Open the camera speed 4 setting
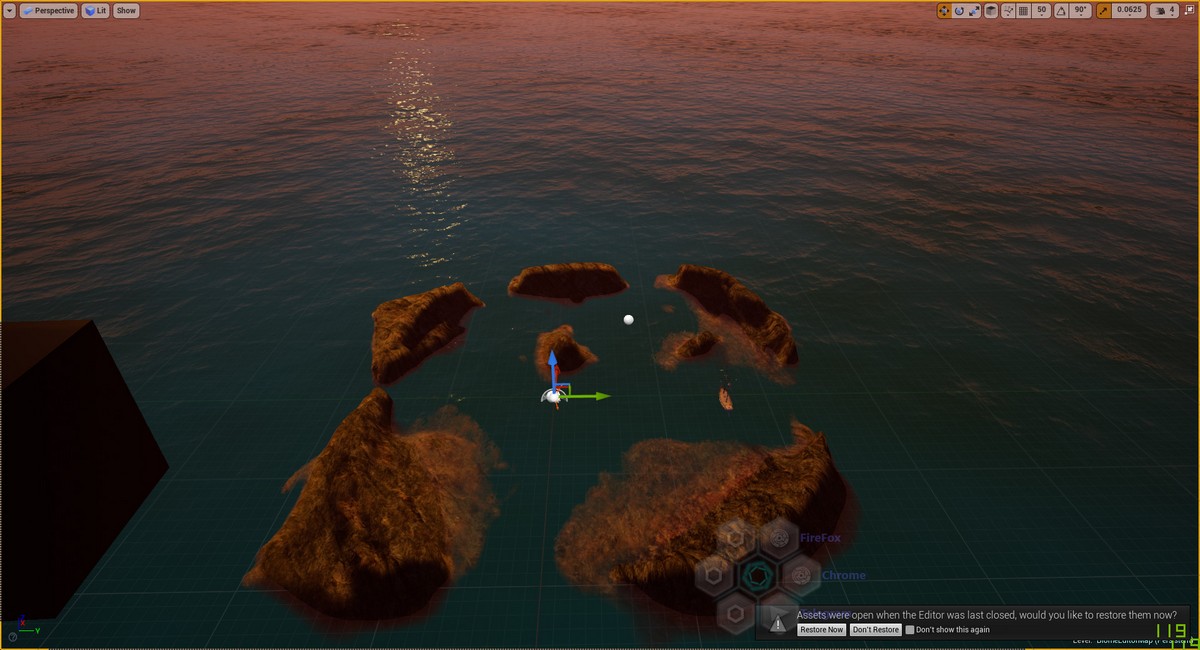Image resolution: width=1200 pixels, height=650 pixels. coord(1166,10)
